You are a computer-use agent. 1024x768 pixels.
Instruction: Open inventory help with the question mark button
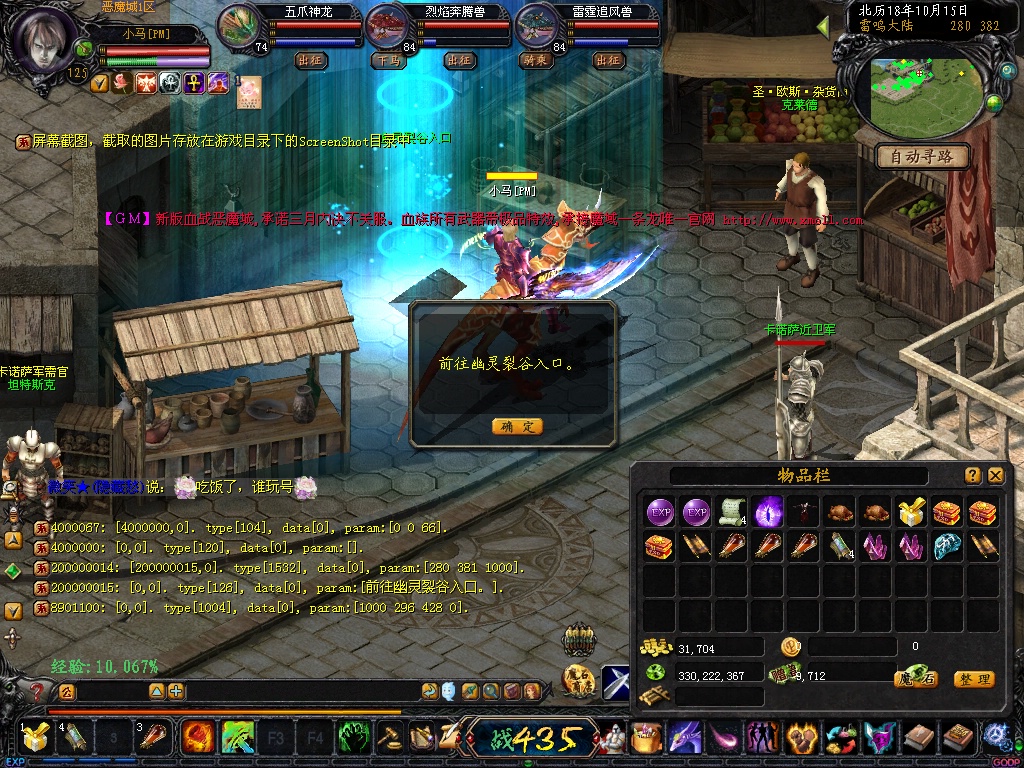click(x=972, y=475)
